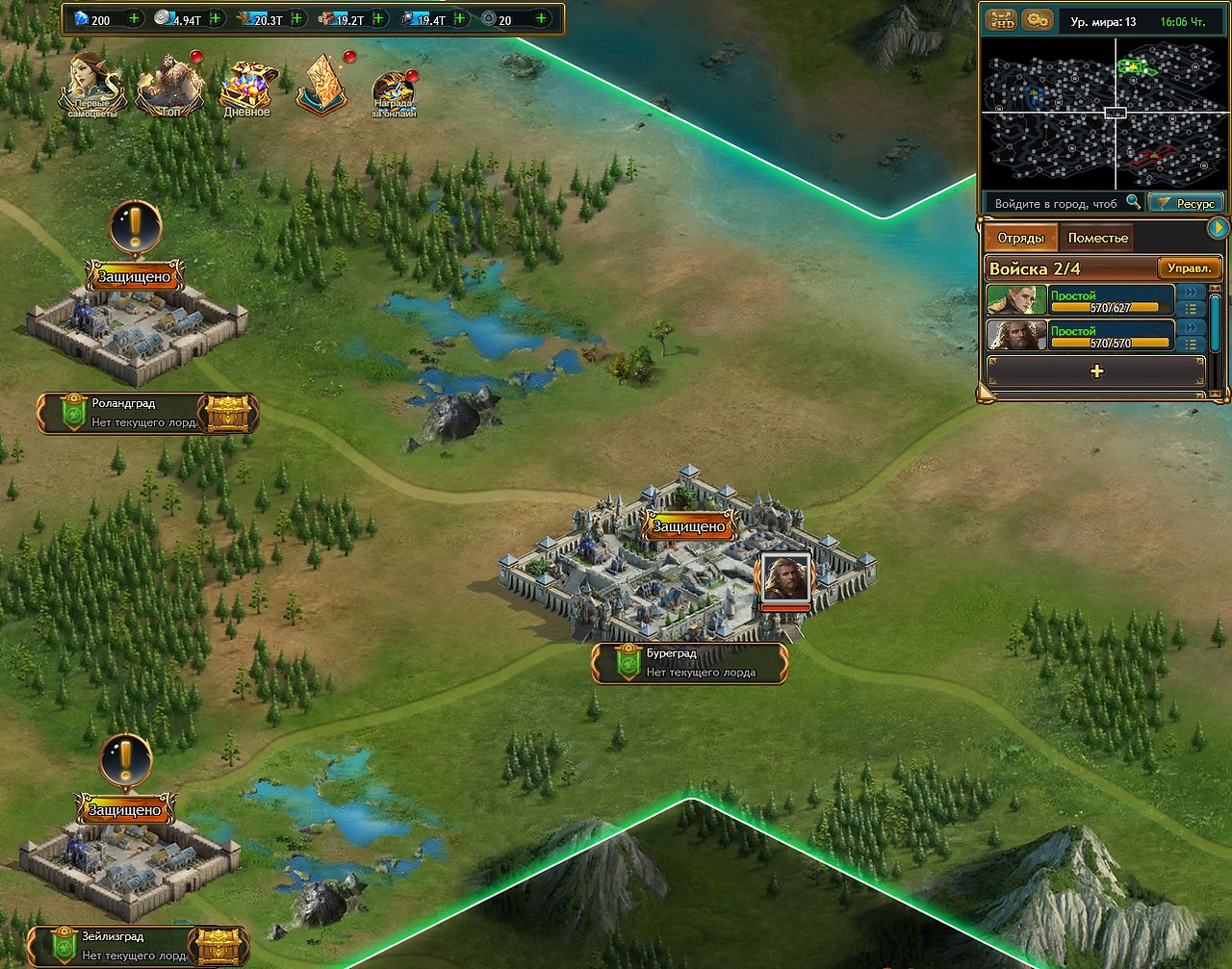Select the 'Отряды' tab
The height and width of the screenshot is (969, 1232).
(x=1020, y=238)
